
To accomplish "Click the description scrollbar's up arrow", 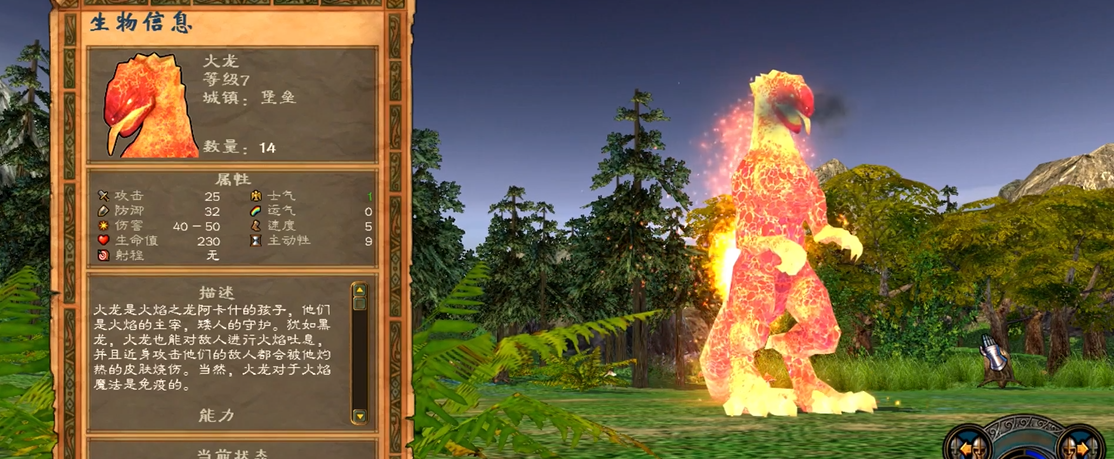I will (360, 291).
